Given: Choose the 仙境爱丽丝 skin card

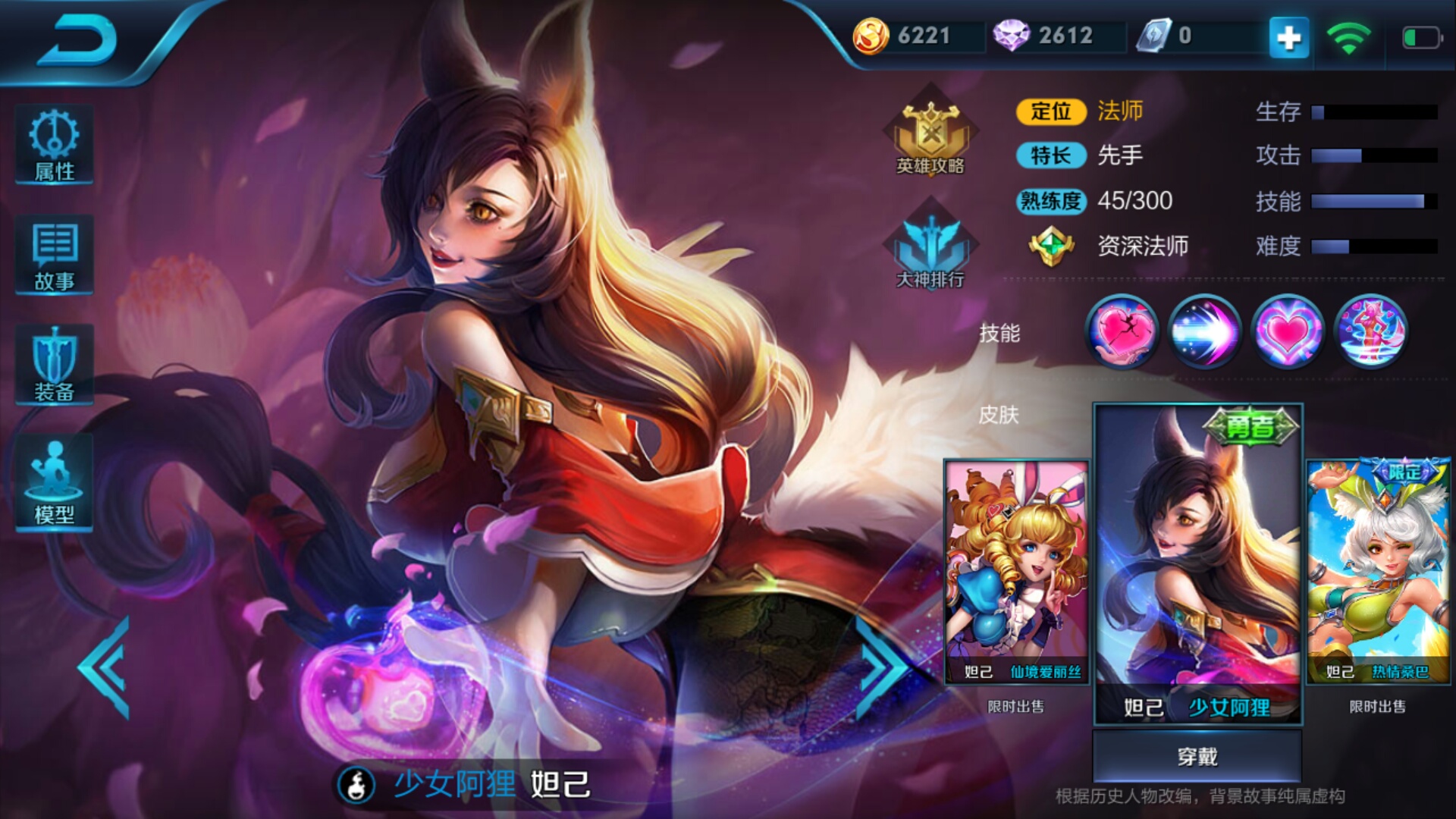Looking at the screenshot, I should point(1016,573).
